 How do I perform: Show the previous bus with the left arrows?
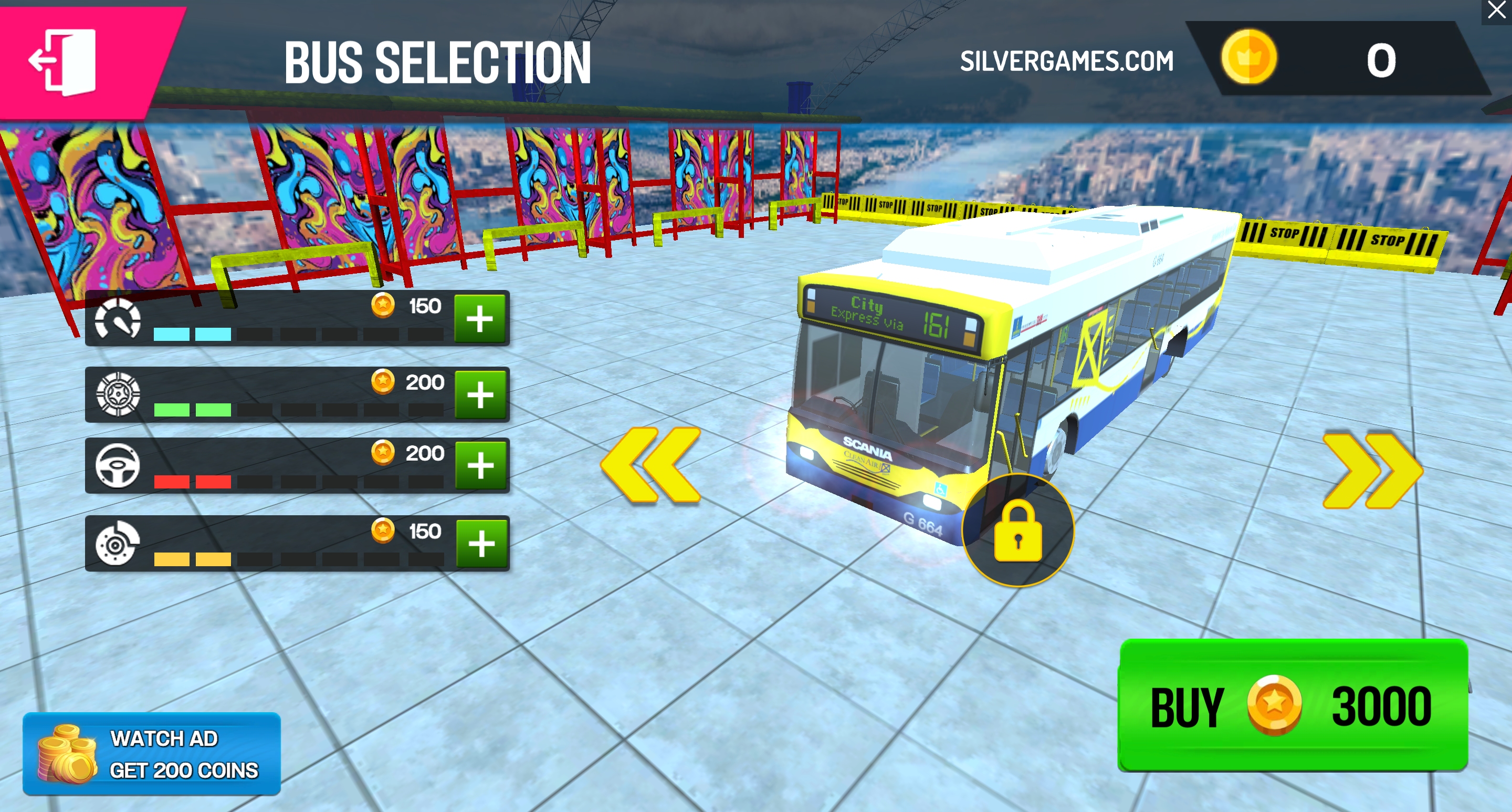652,465
